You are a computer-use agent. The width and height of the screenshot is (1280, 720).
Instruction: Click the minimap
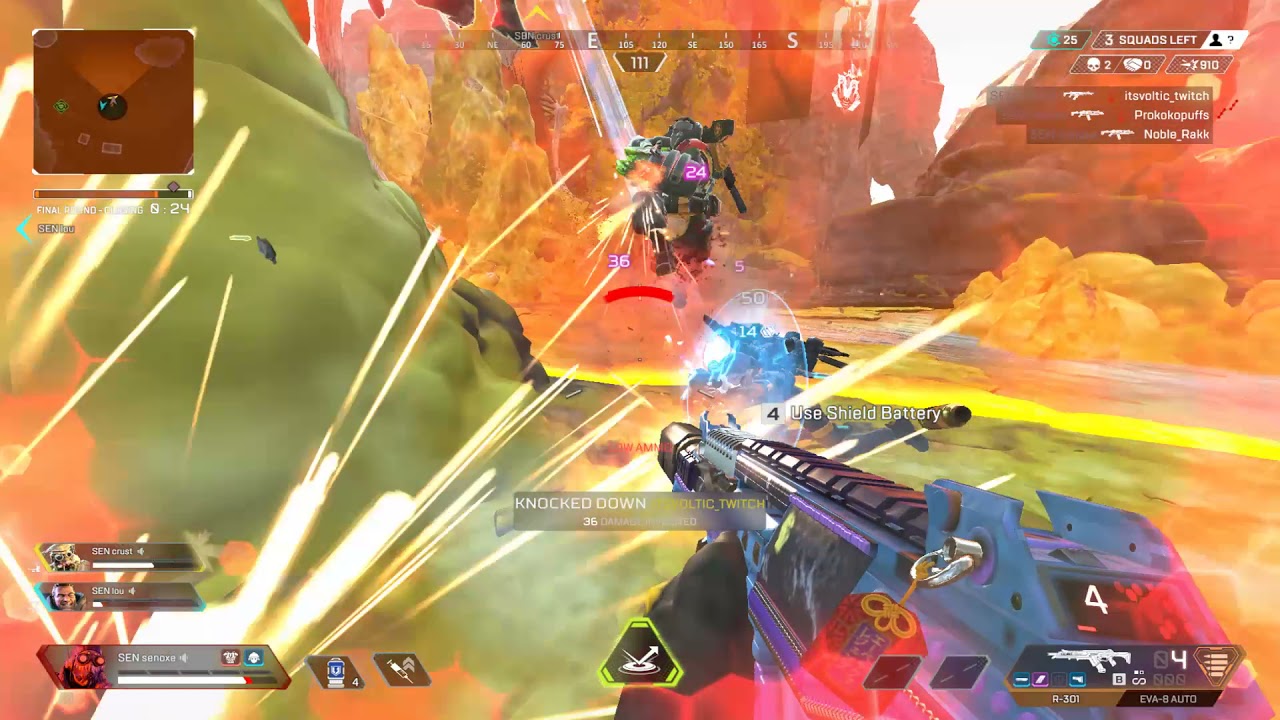113,101
